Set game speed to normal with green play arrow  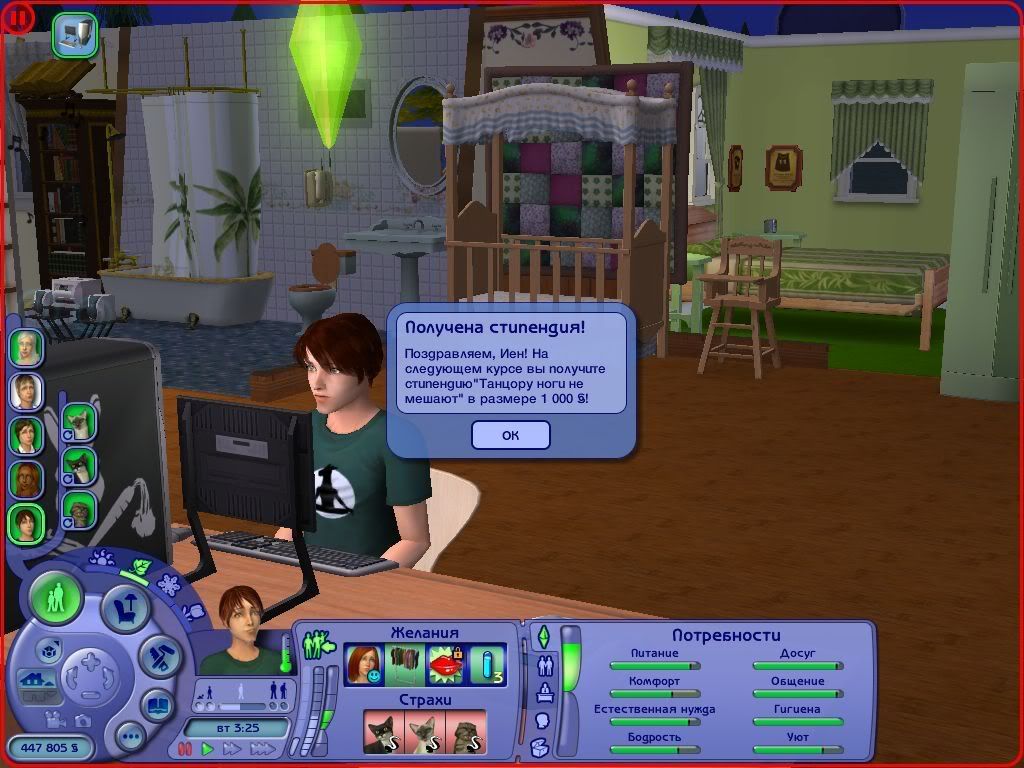[208, 748]
